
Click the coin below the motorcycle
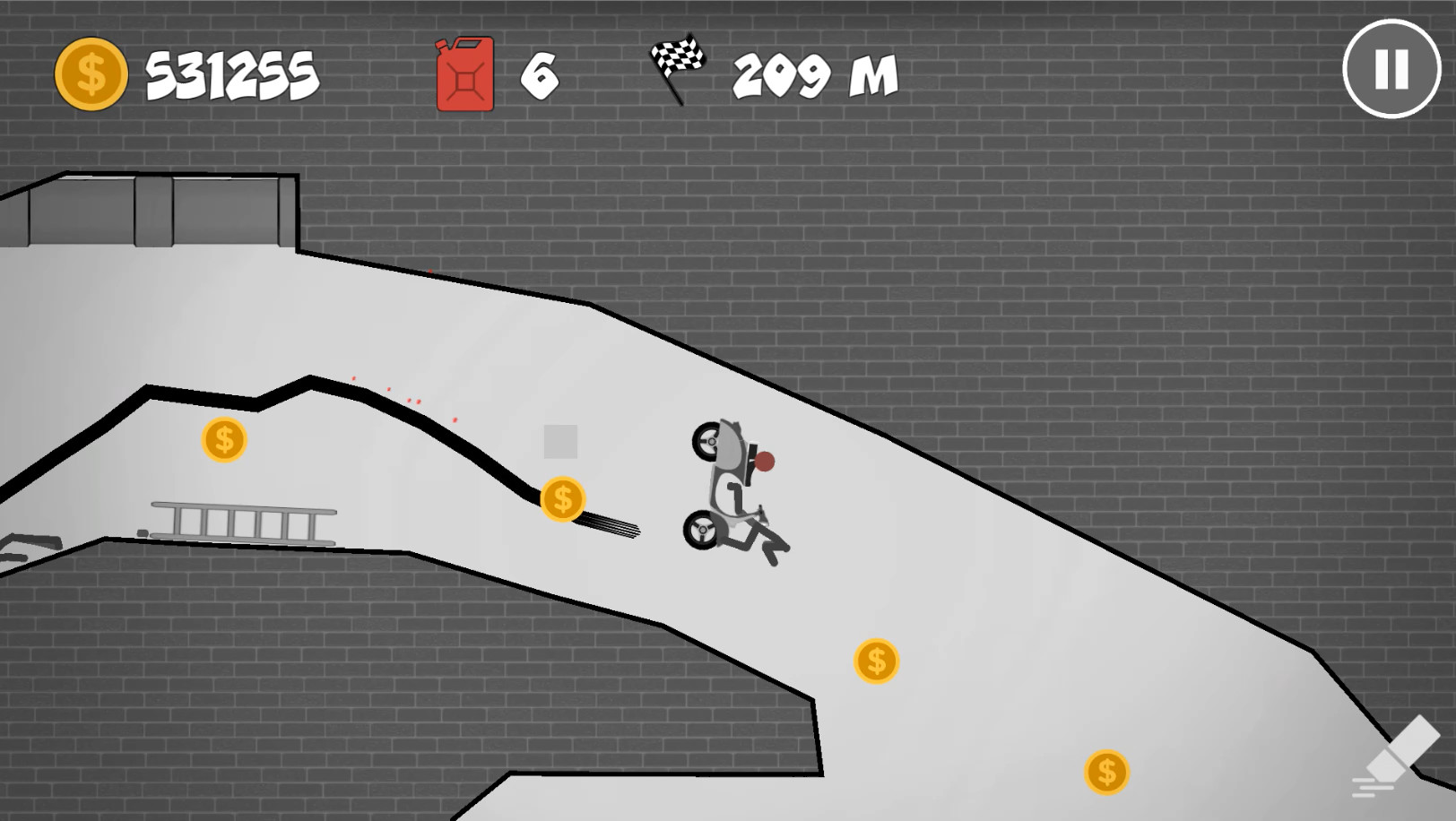click(874, 661)
